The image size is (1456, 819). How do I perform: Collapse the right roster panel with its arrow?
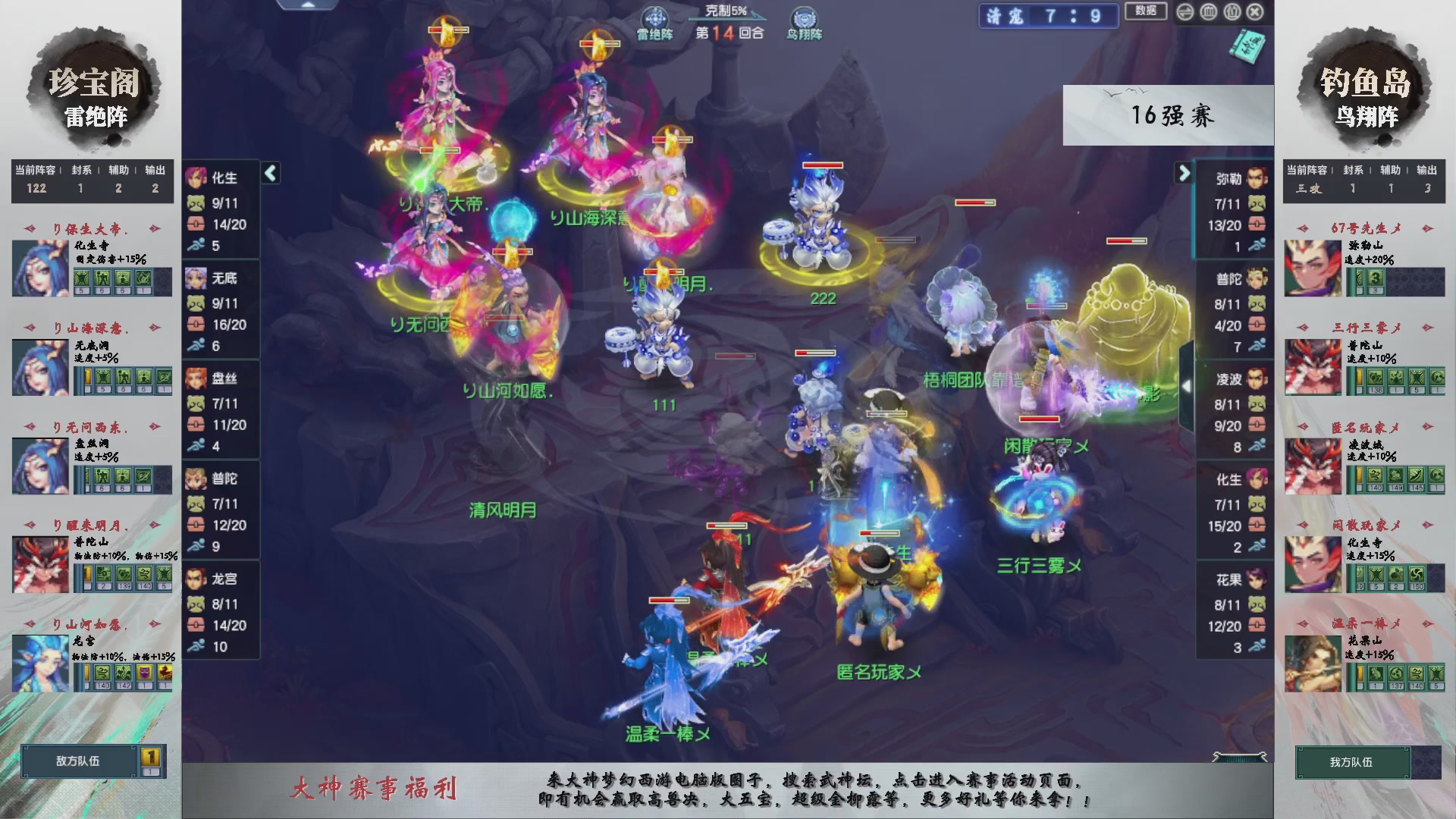(x=1184, y=173)
